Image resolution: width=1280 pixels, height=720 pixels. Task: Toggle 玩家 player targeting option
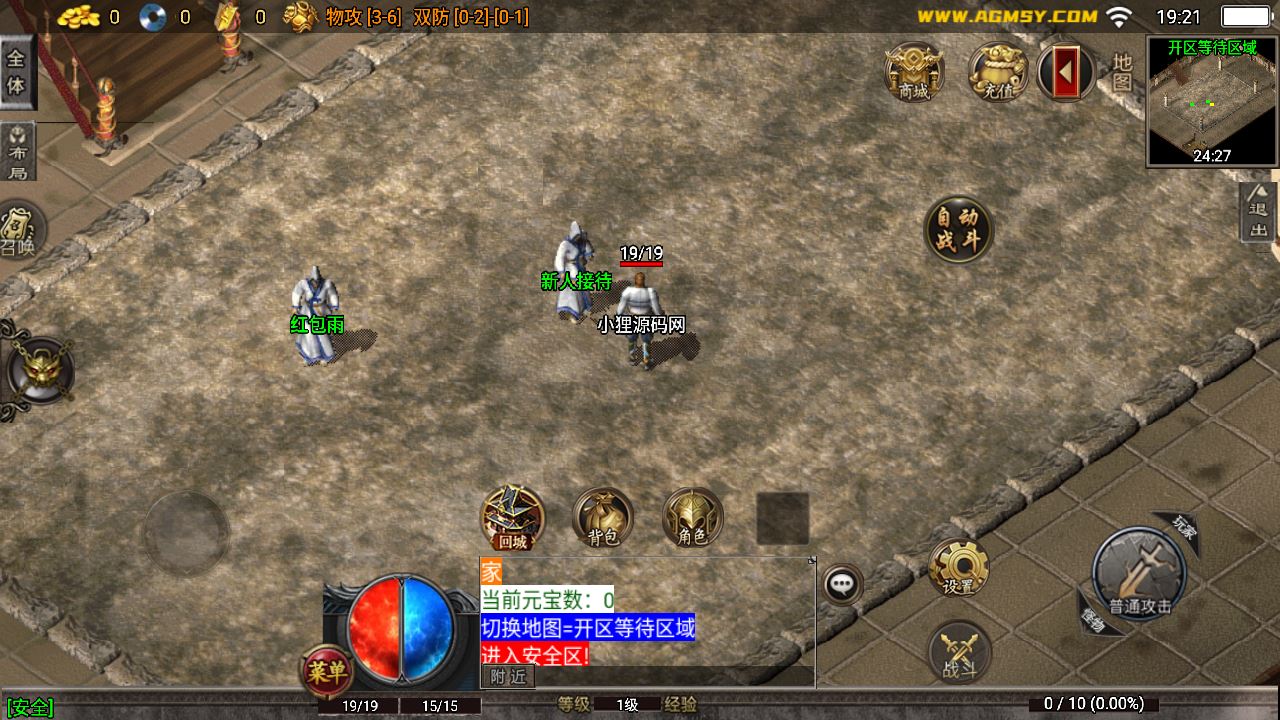1185,529
